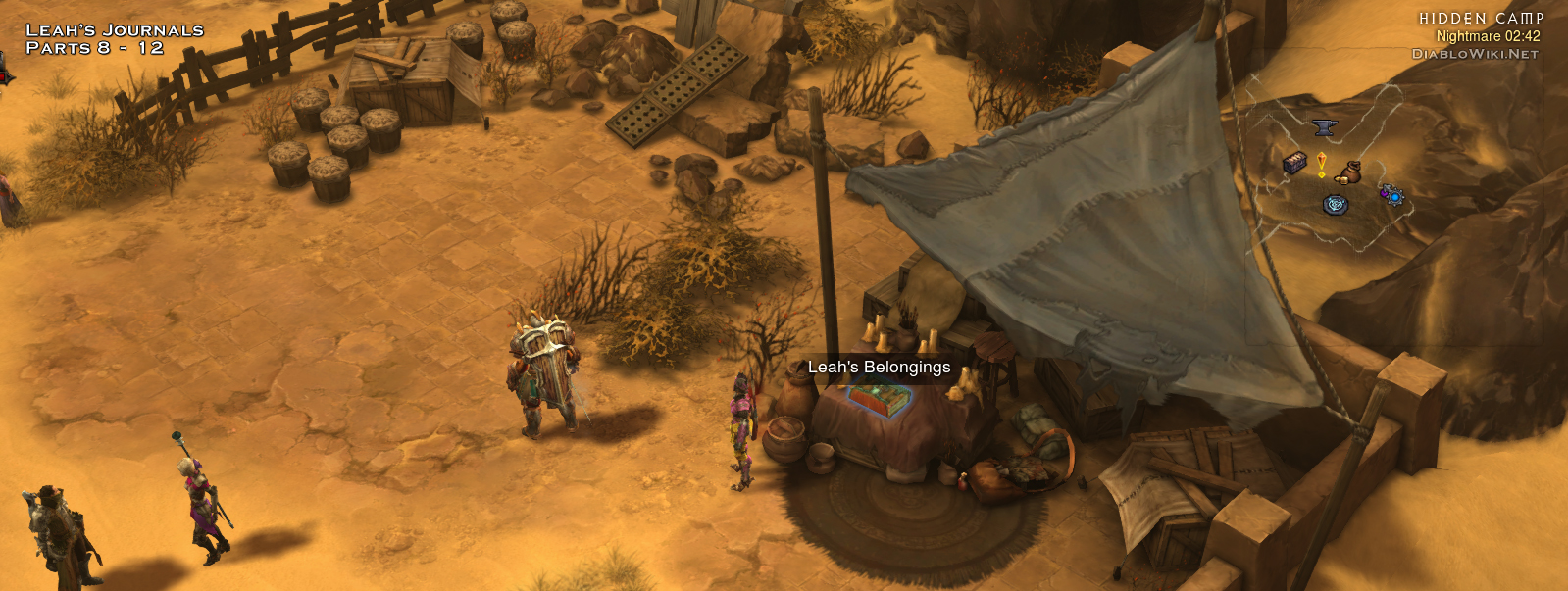The width and height of the screenshot is (1568, 591).
Task: Click the waypoint marker on the minimap
Action: (1336, 204)
